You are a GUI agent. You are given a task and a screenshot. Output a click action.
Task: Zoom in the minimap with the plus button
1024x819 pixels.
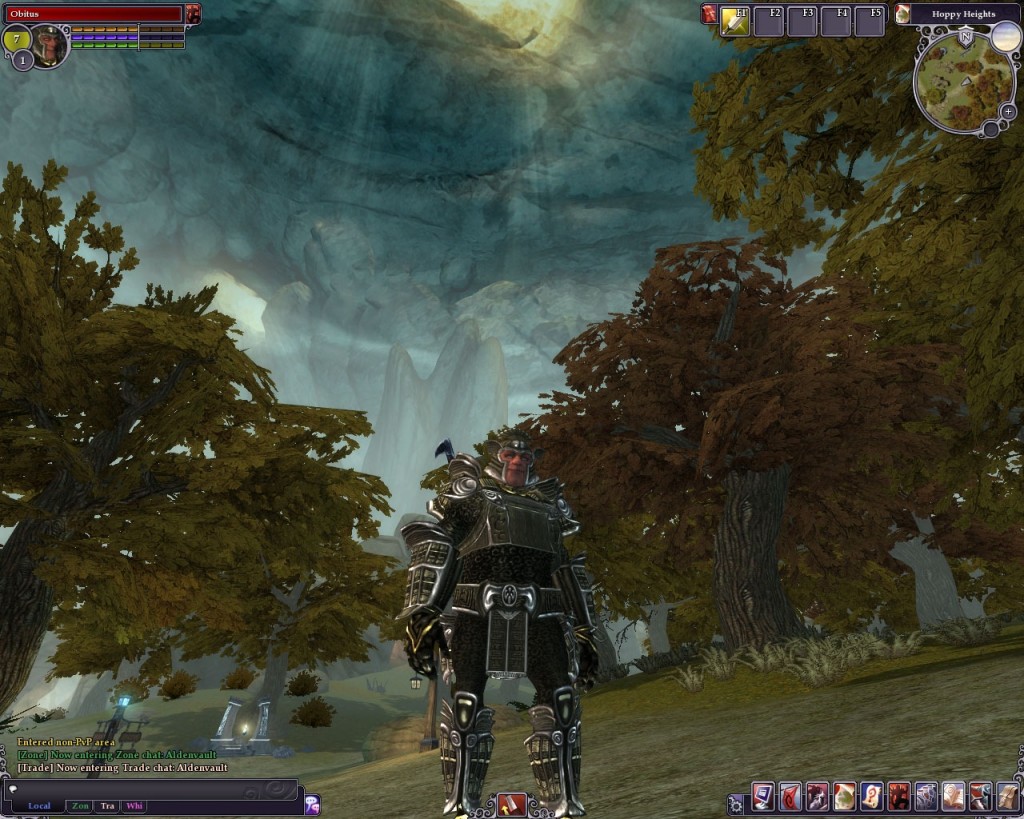1007,111
